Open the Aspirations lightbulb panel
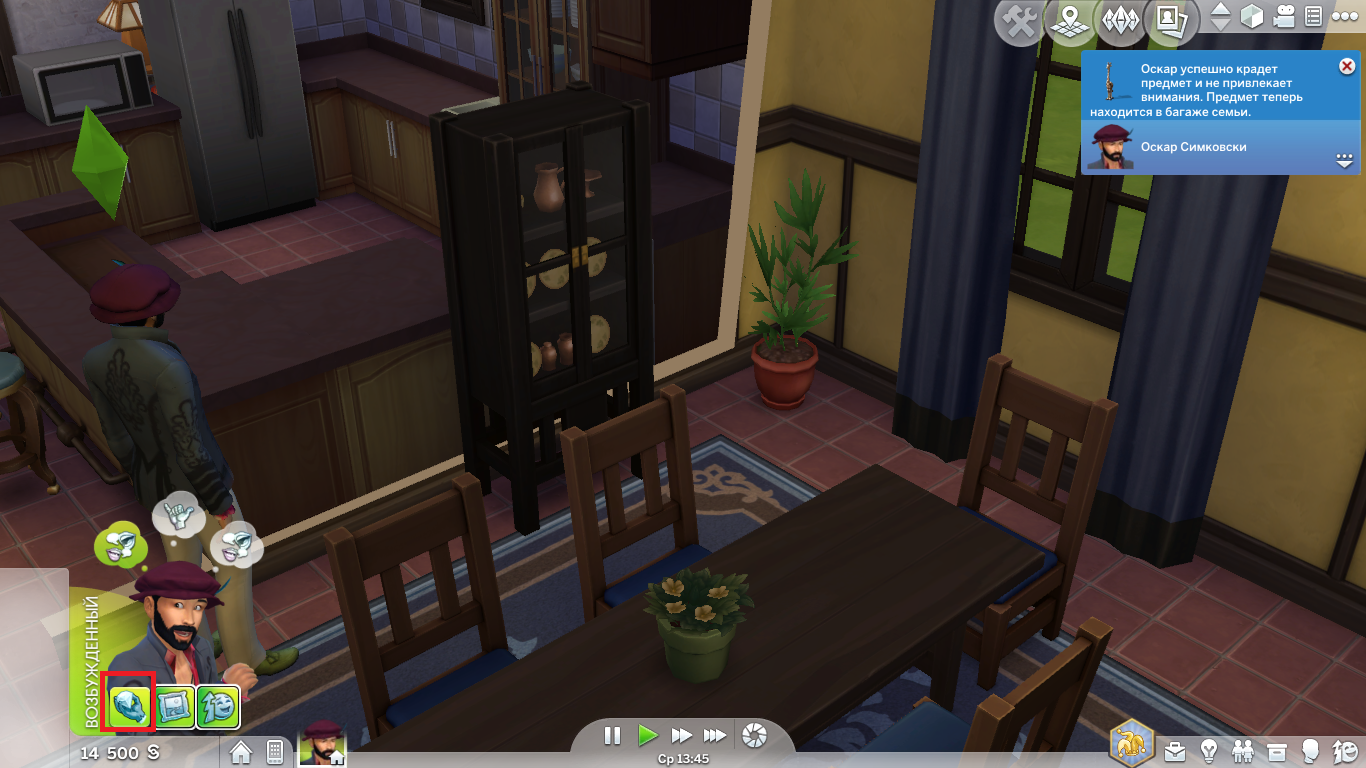The height and width of the screenshot is (768, 1366). point(1208,749)
